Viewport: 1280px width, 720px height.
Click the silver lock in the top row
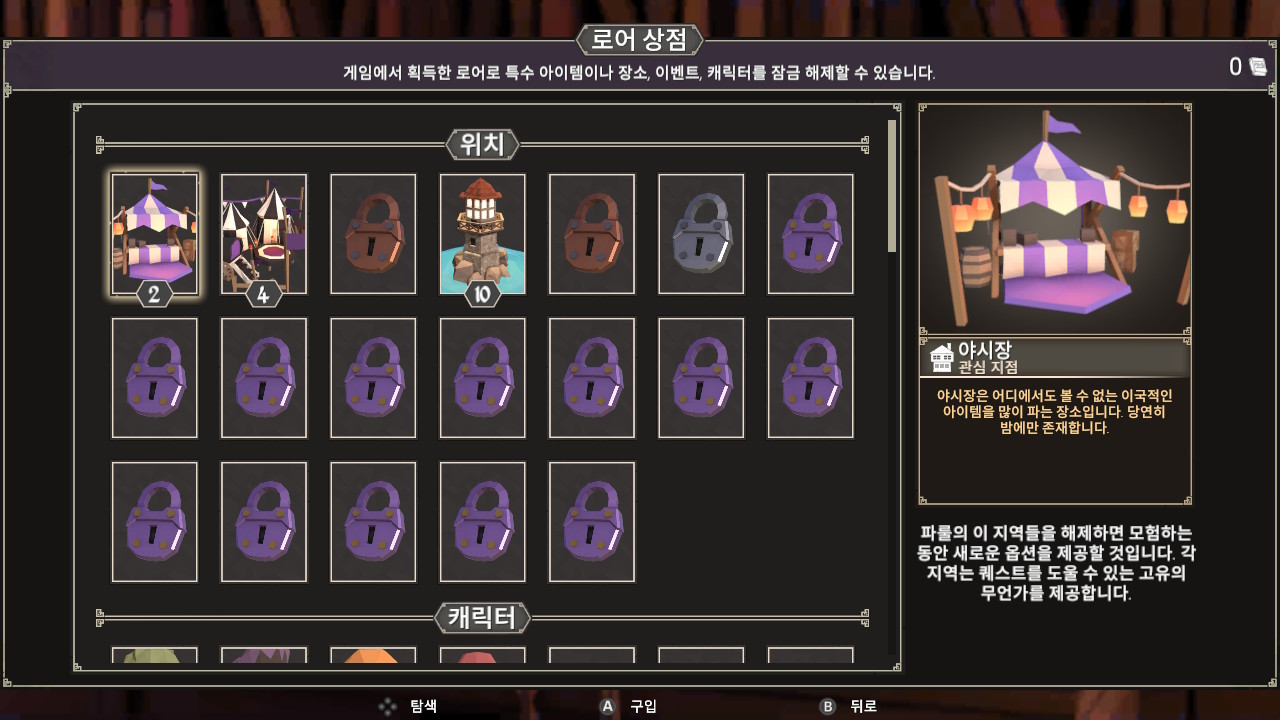tap(700, 233)
